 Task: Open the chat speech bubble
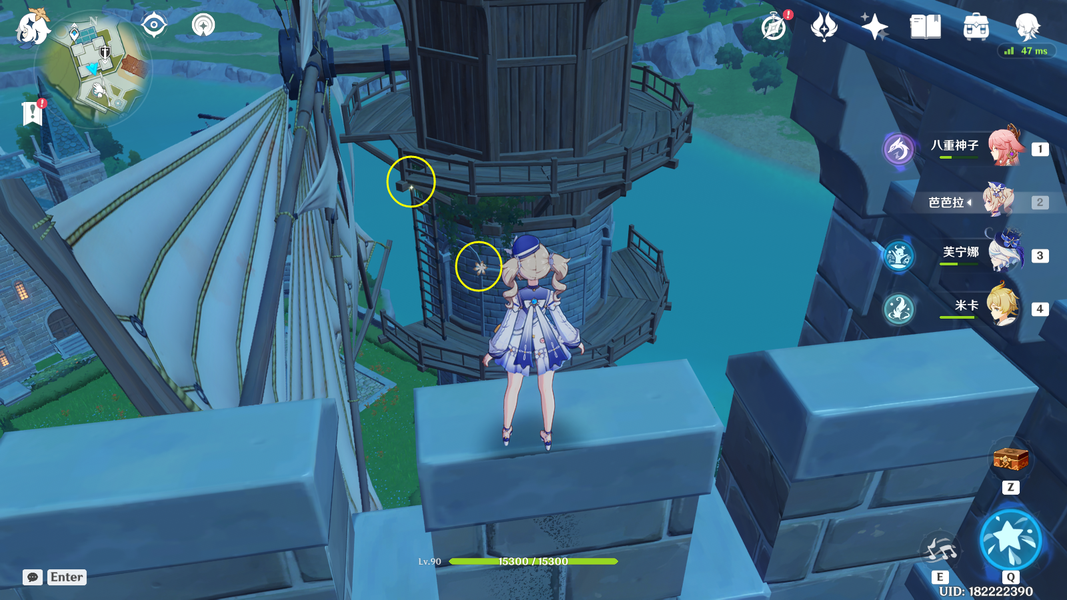coord(33,577)
